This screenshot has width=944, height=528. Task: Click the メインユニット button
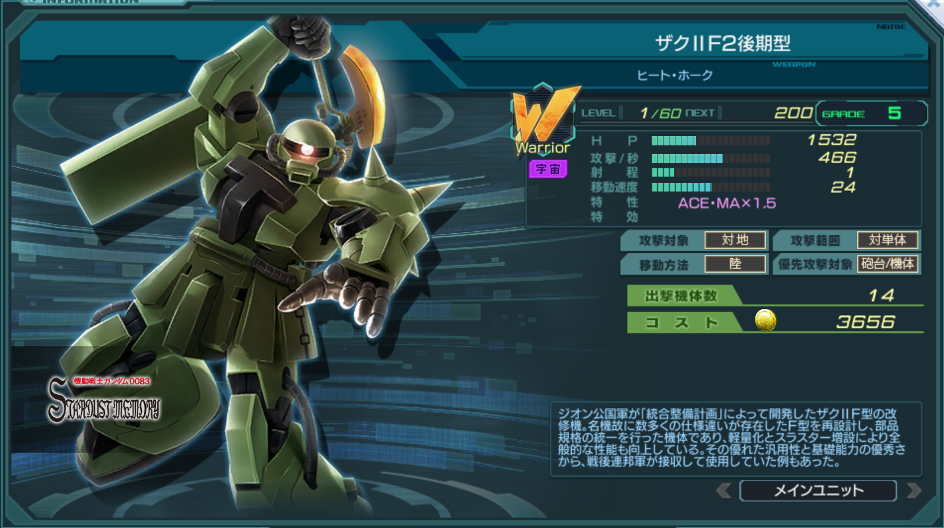coord(818,490)
